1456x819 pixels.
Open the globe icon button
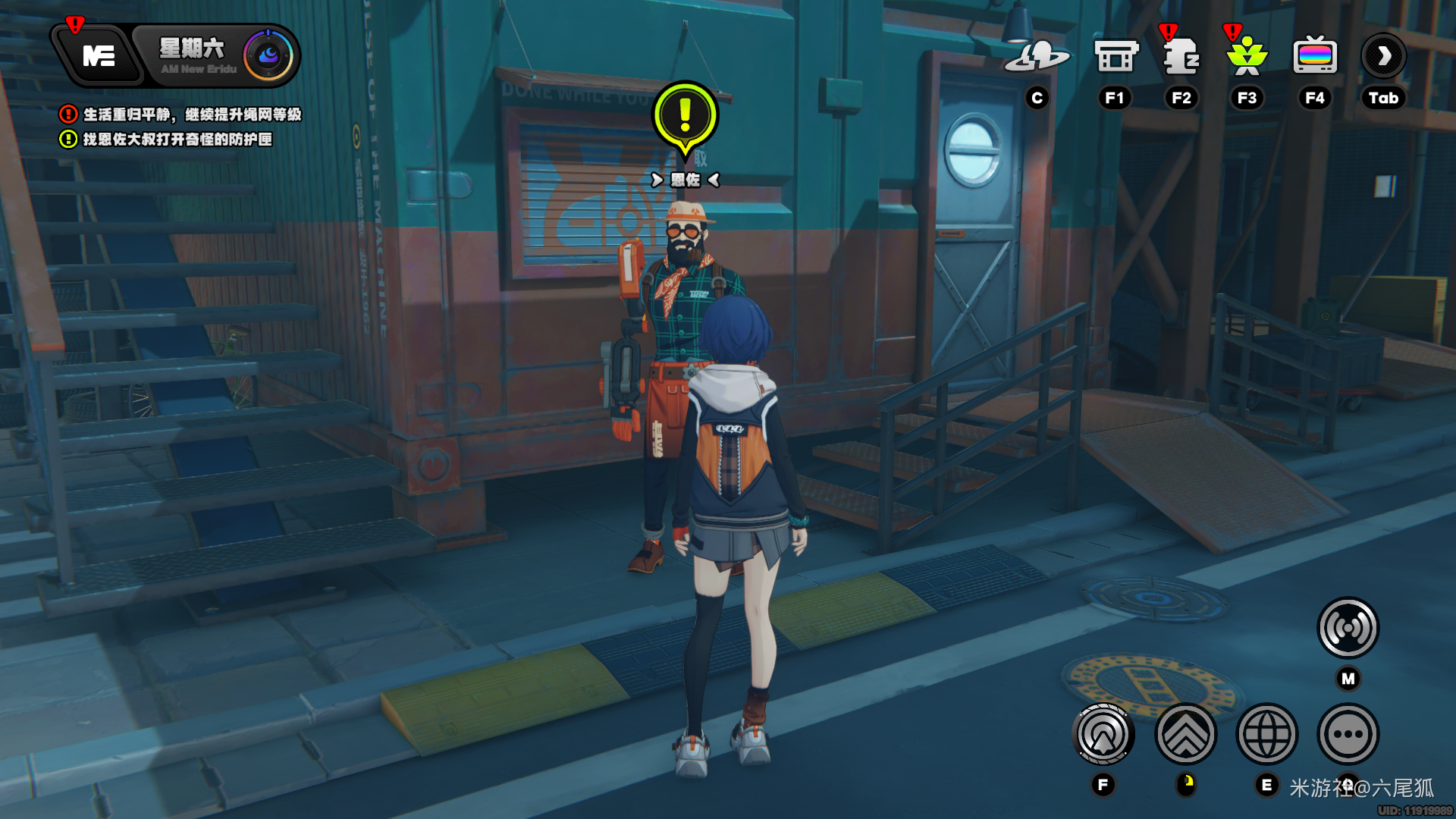pos(1267,734)
